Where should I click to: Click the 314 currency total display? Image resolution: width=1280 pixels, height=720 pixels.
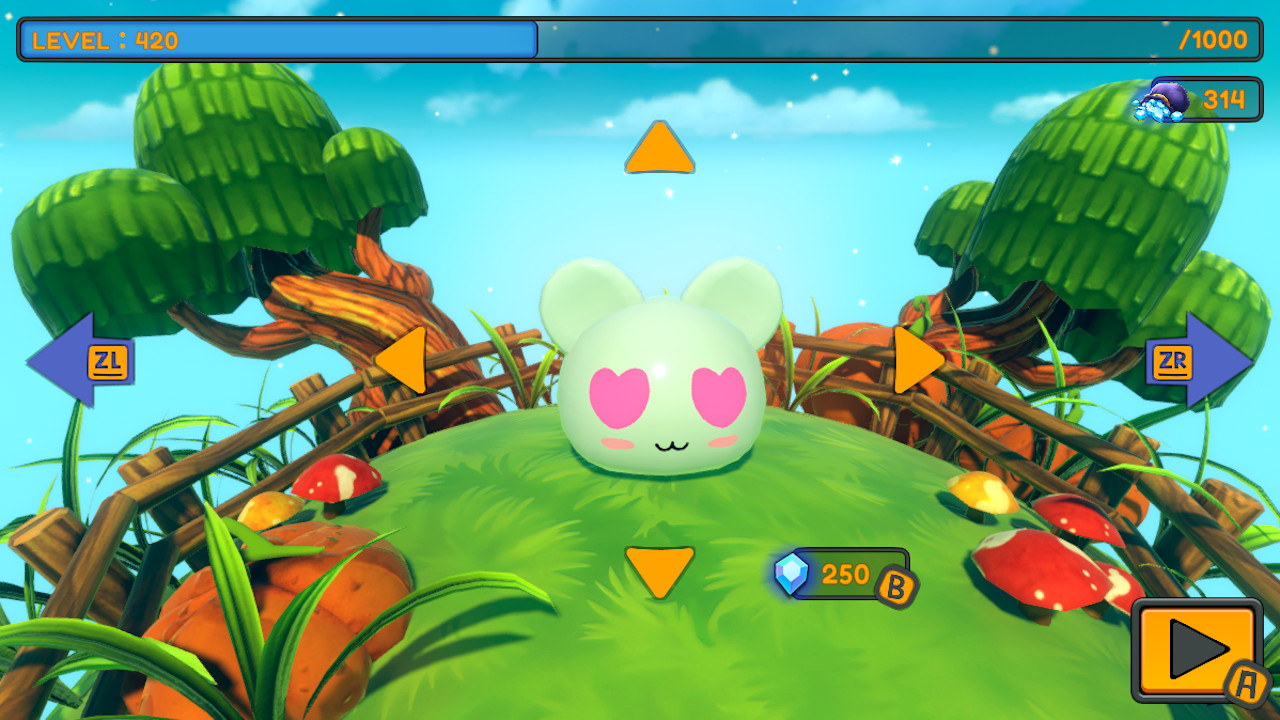click(x=1224, y=100)
